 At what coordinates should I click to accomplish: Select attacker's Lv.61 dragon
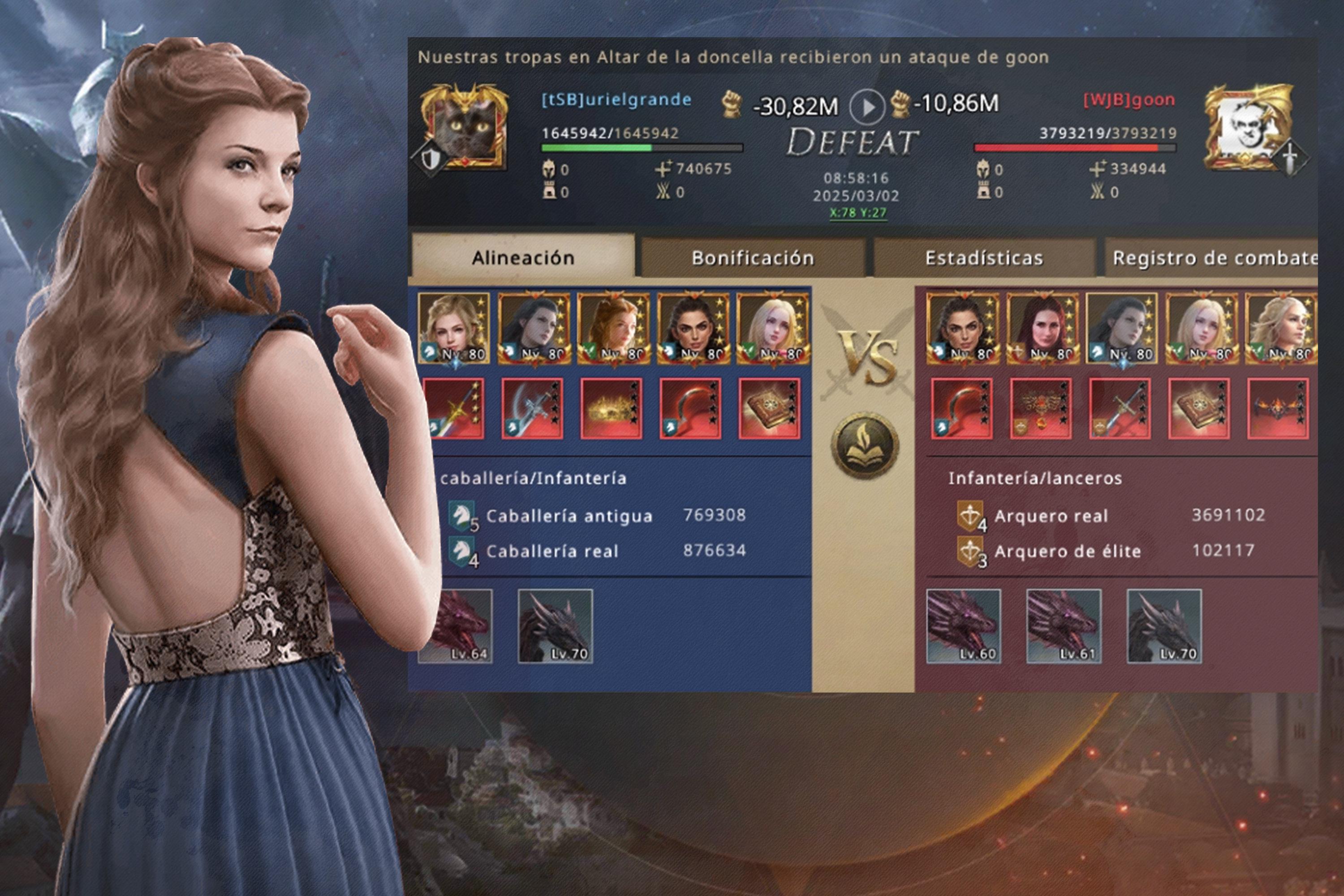(1064, 626)
